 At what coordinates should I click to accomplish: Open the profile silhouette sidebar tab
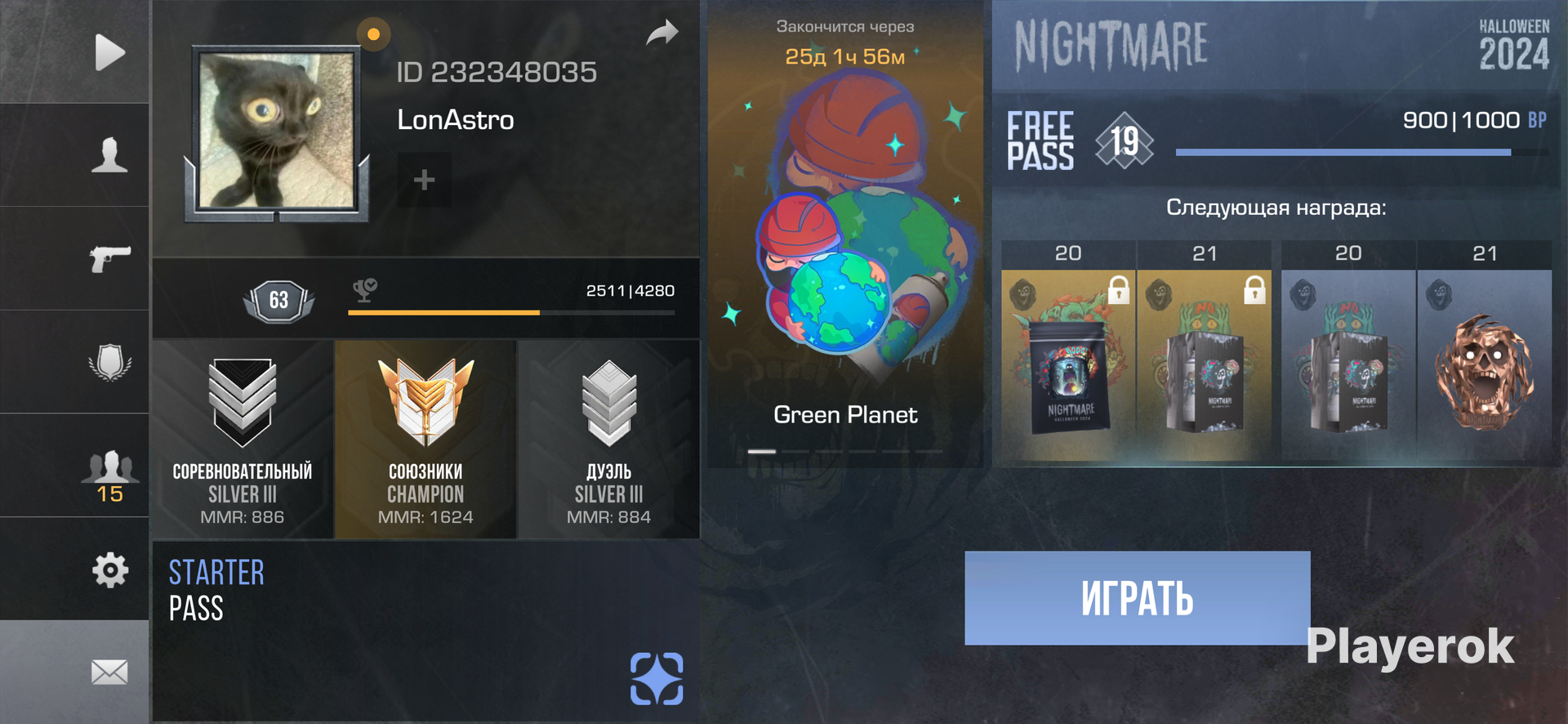click(109, 154)
